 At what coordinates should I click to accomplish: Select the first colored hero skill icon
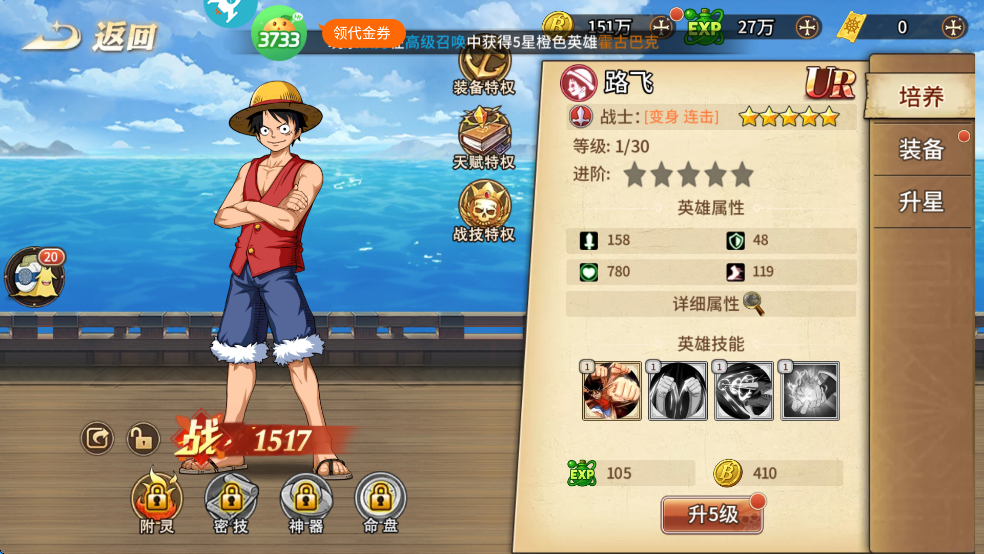point(612,391)
